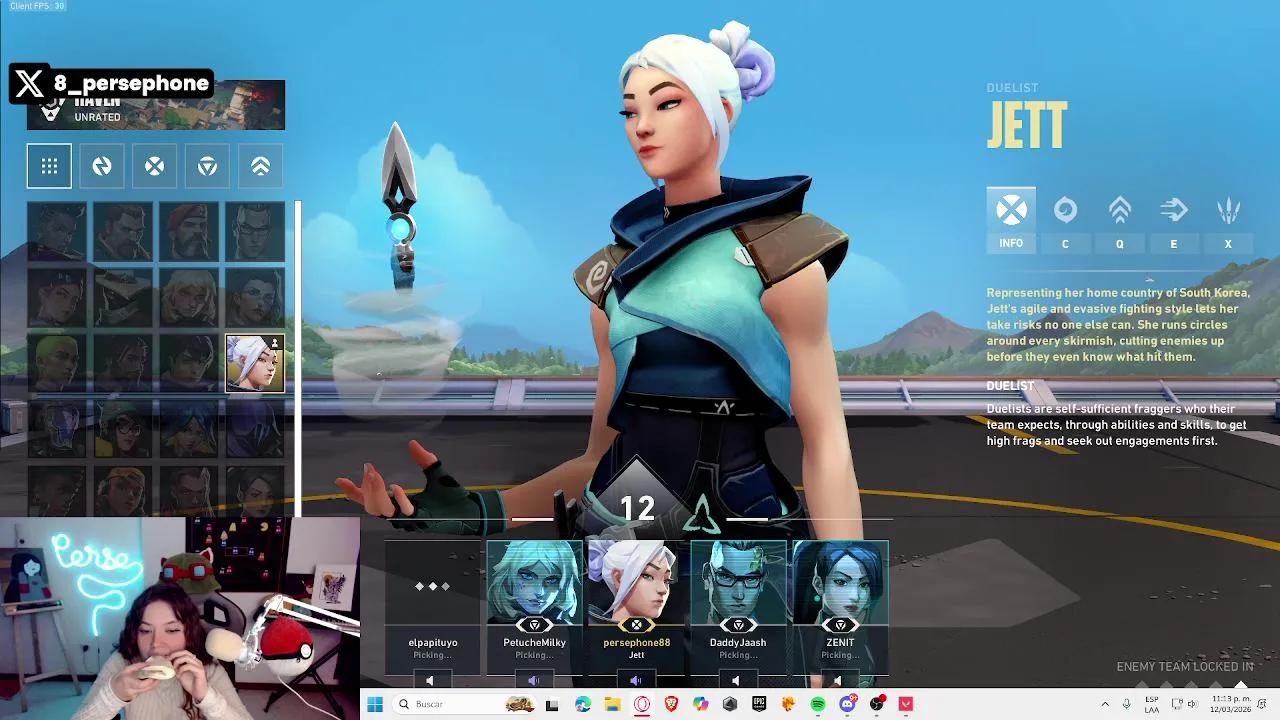The image size is (1280, 720).
Task: Click the all-agents grid filter icon
Action: 49,166
